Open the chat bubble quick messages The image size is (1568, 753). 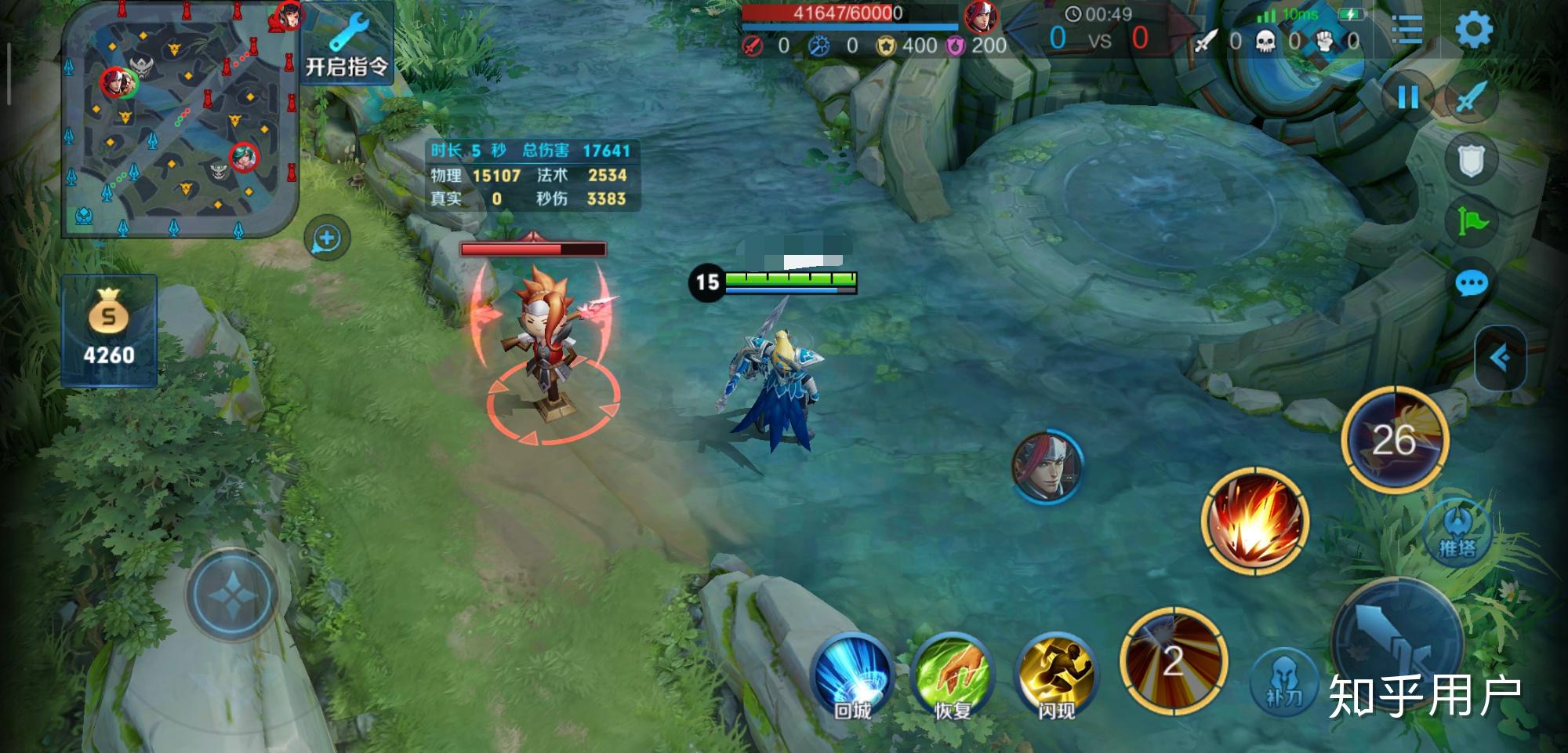1471,283
